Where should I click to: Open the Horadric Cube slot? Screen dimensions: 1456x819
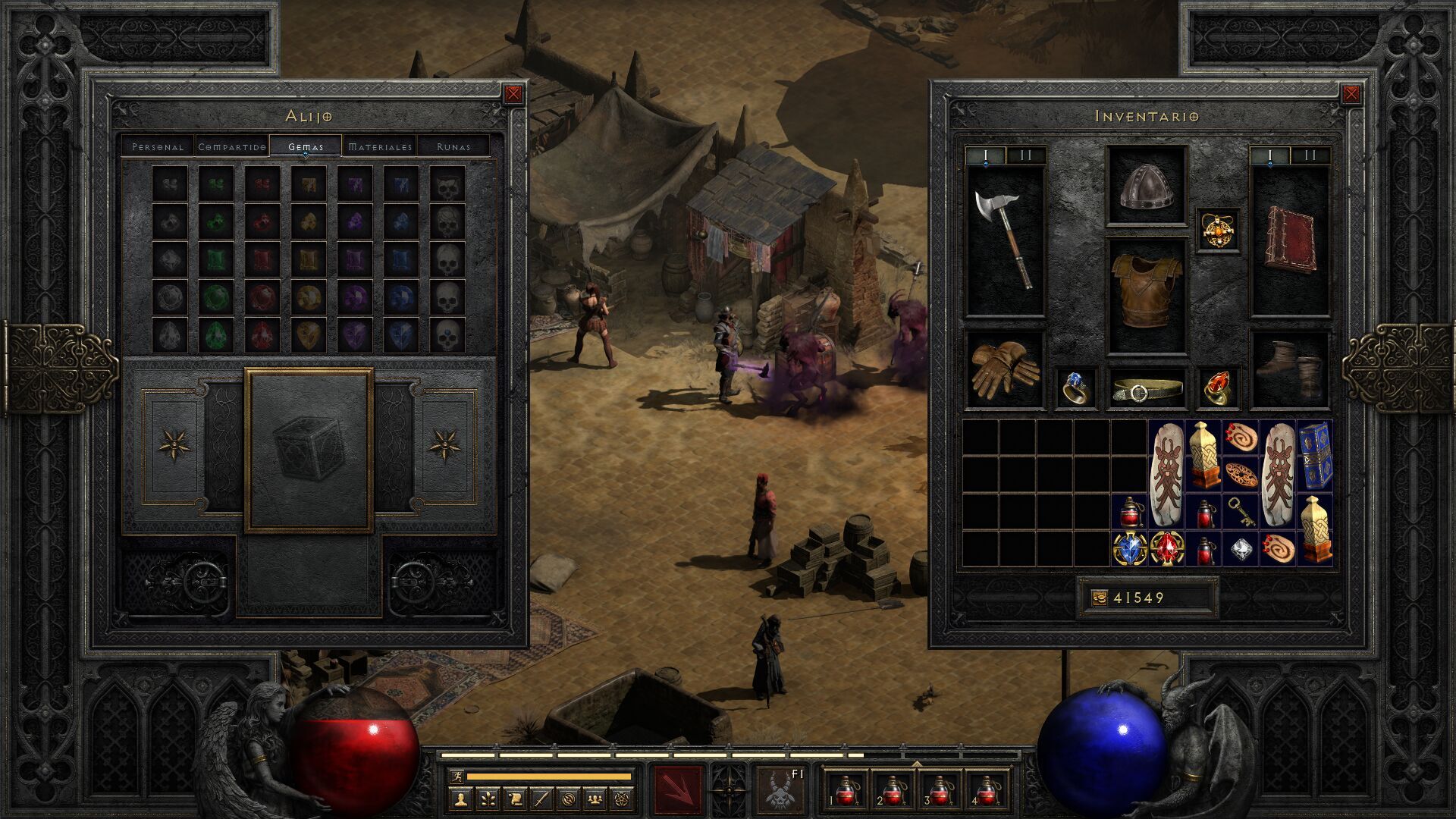[x=309, y=450]
